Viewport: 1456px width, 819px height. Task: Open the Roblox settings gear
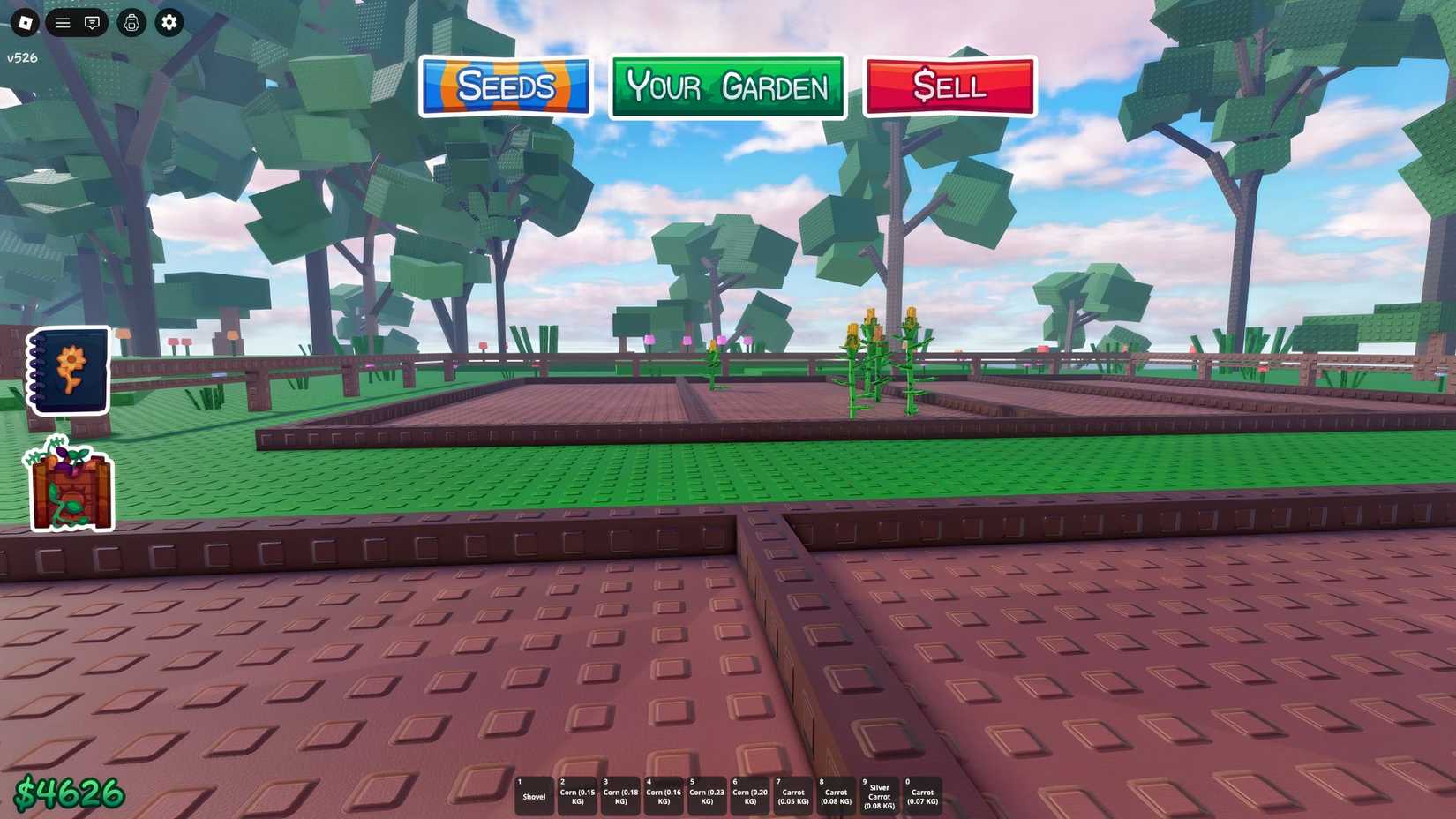(x=169, y=22)
